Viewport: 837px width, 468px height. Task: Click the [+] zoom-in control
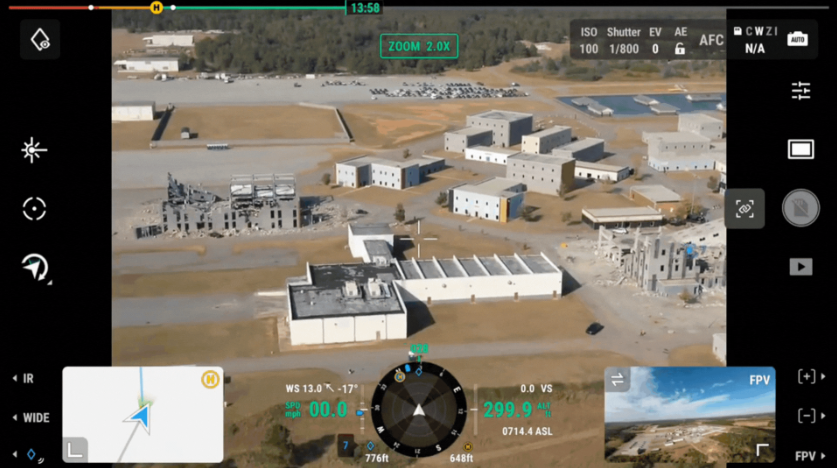pyautogui.click(x=806, y=376)
